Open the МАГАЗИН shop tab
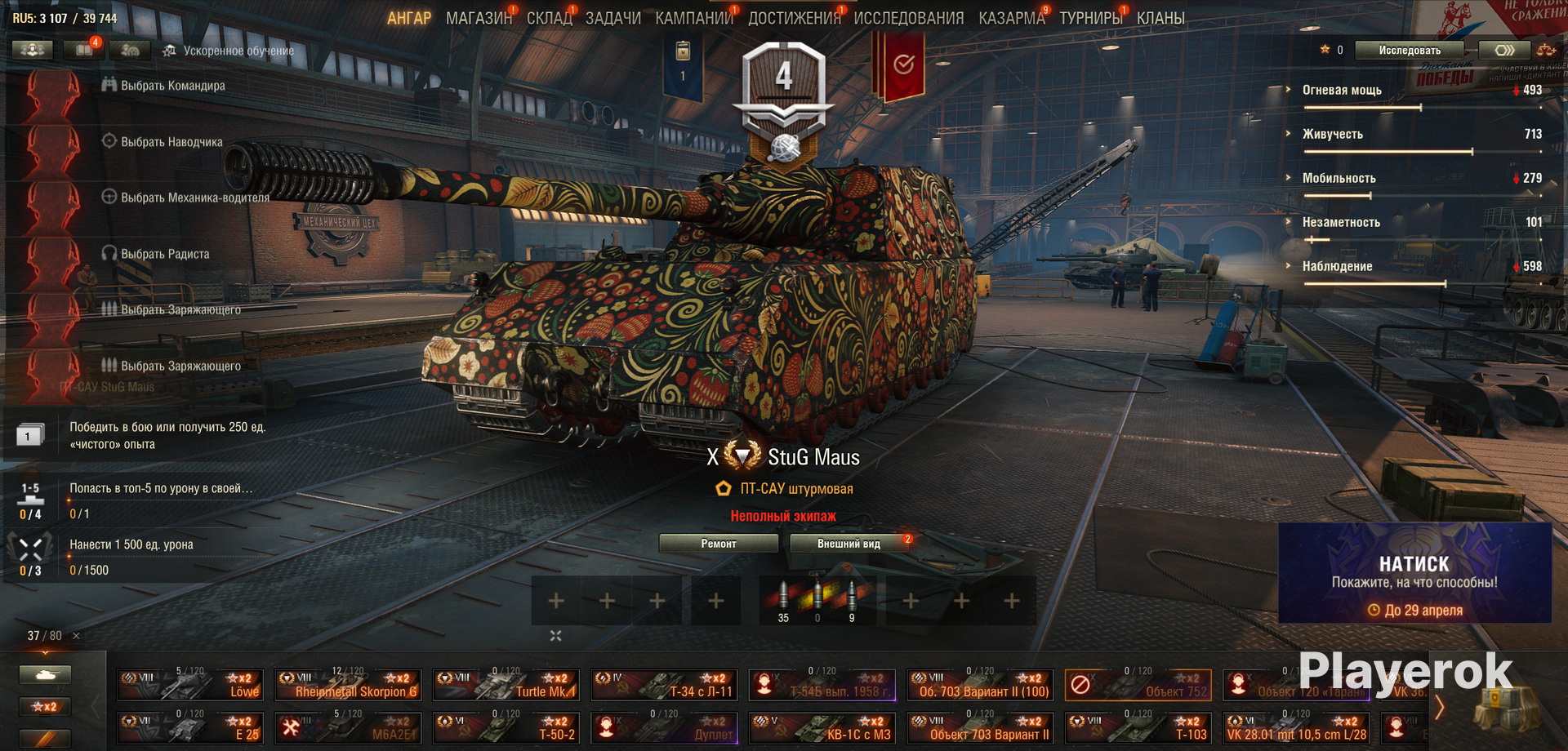The image size is (1568, 751). coord(478,18)
